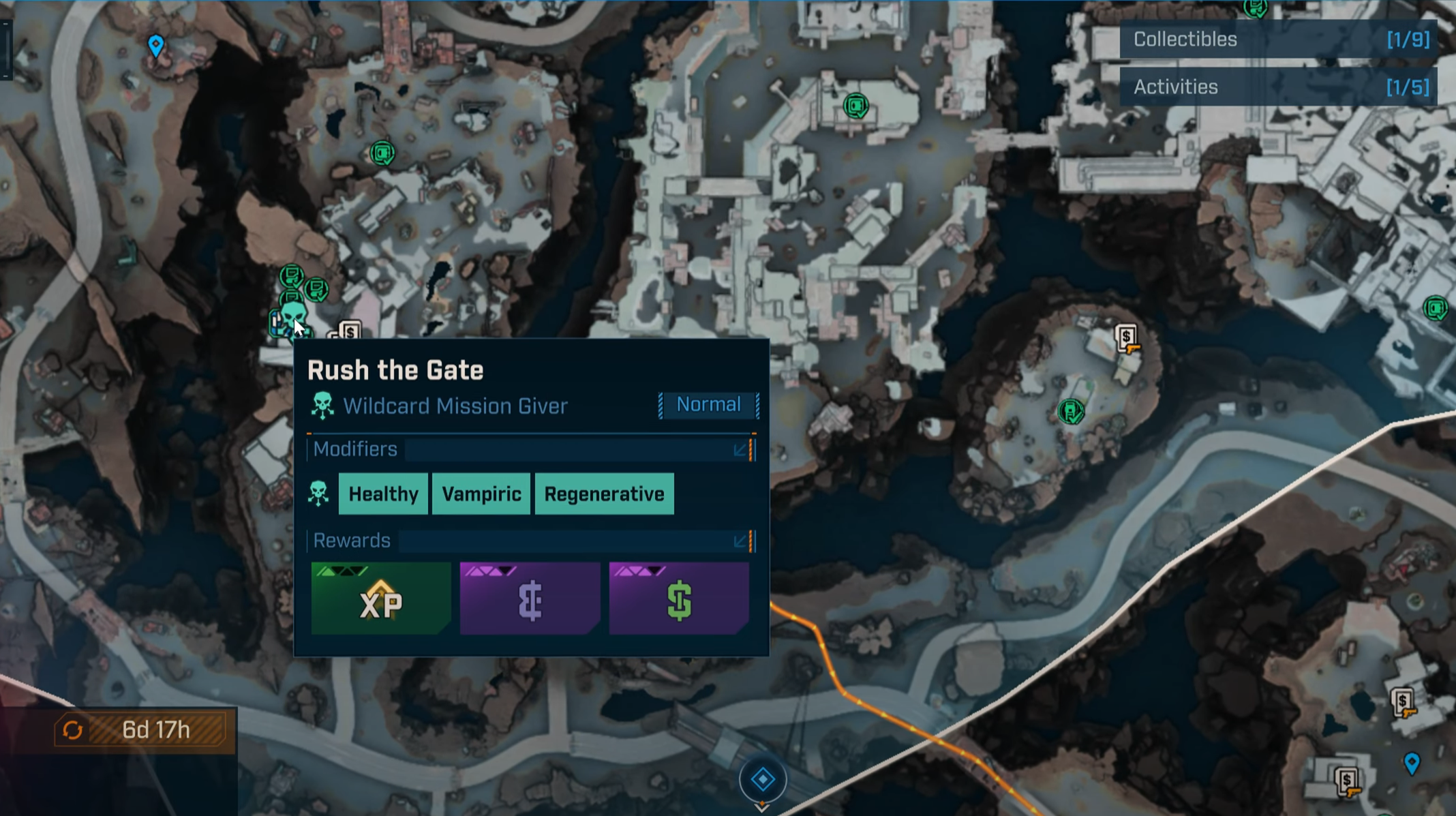Collapse the Rewards section arrow
This screenshot has width=1456, height=816.
[740, 541]
